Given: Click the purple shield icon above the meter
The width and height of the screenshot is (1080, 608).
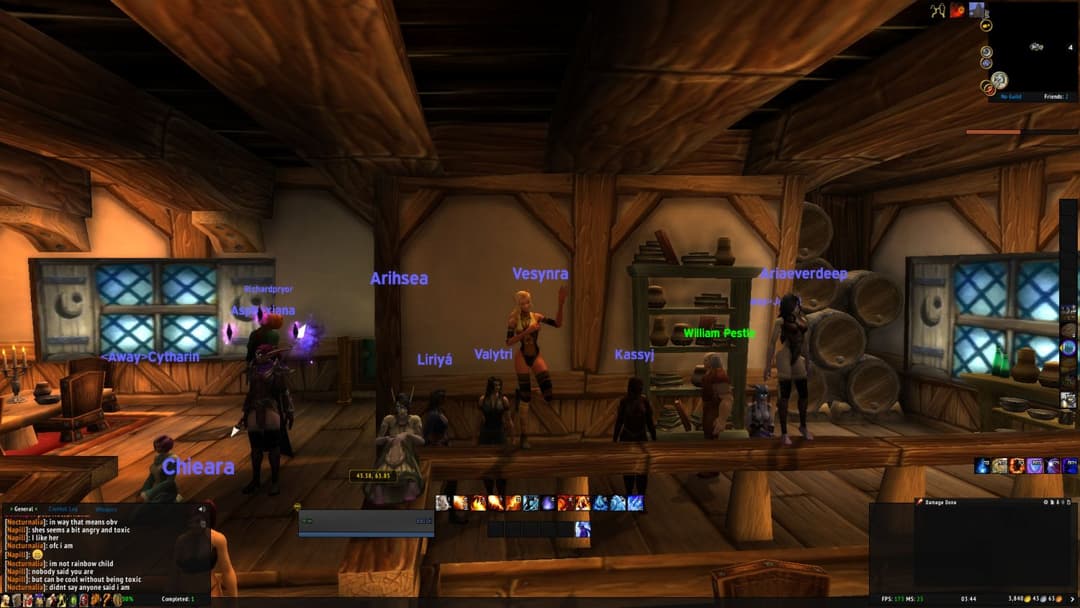Looking at the screenshot, I should click(1035, 466).
